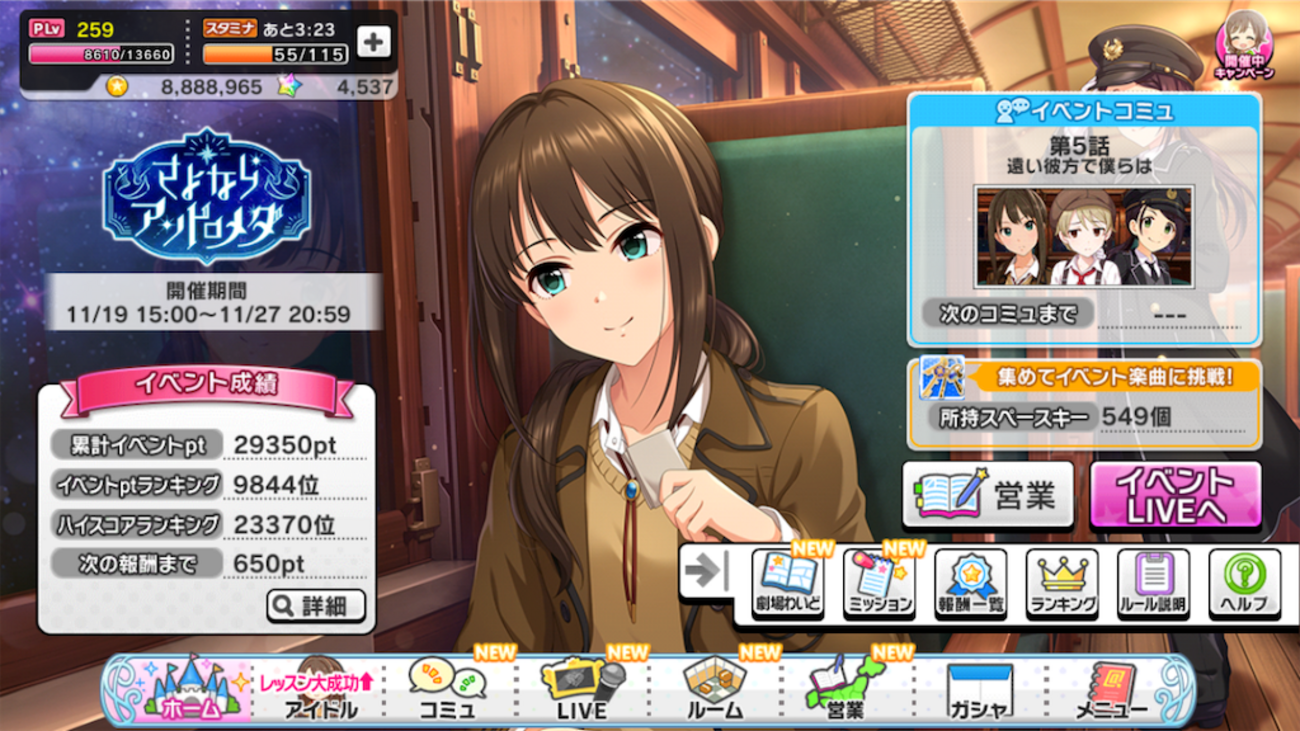The height and width of the screenshot is (731, 1300).
Task: Collapse the shortcut bar with the arrow
Action: pos(707,571)
